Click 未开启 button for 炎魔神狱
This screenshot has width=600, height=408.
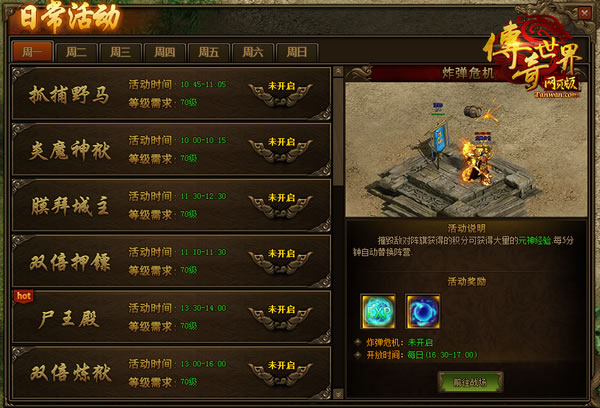point(276,149)
